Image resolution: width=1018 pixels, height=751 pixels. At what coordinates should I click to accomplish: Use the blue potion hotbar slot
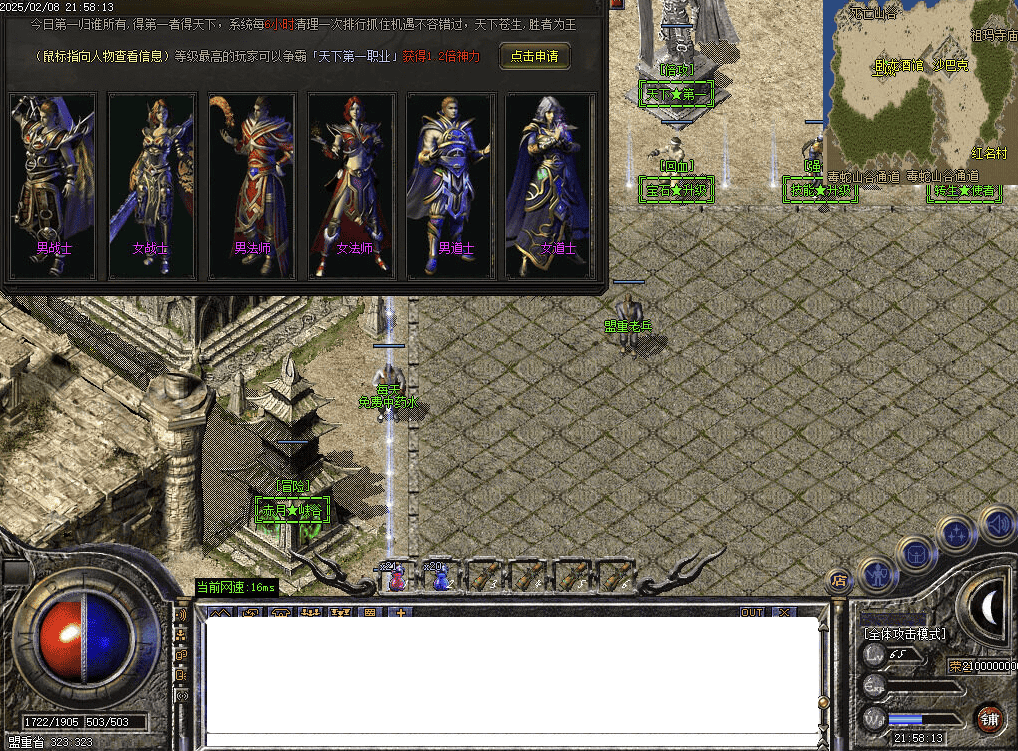440,577
